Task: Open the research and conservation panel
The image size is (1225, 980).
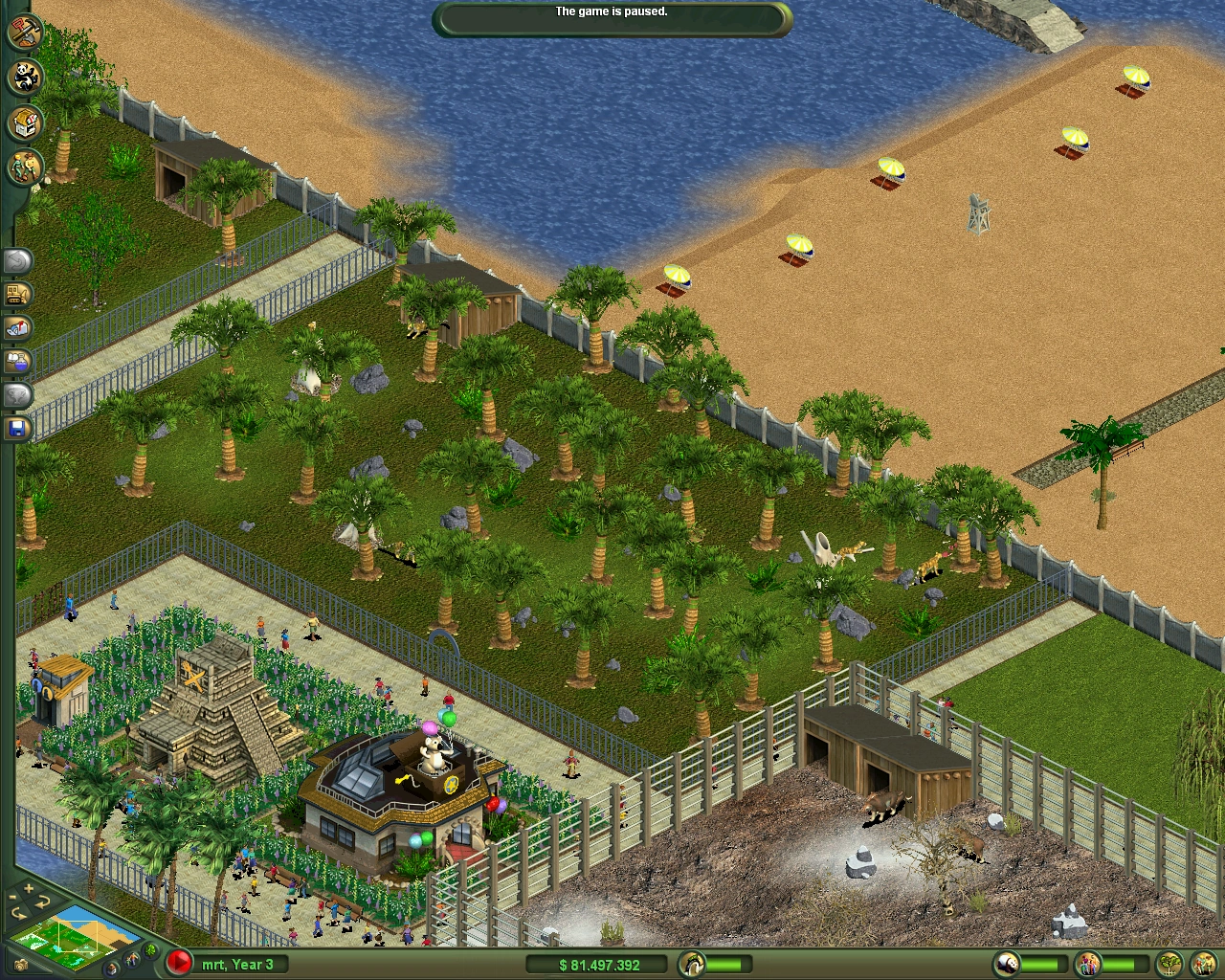Action: coord(16,362)
